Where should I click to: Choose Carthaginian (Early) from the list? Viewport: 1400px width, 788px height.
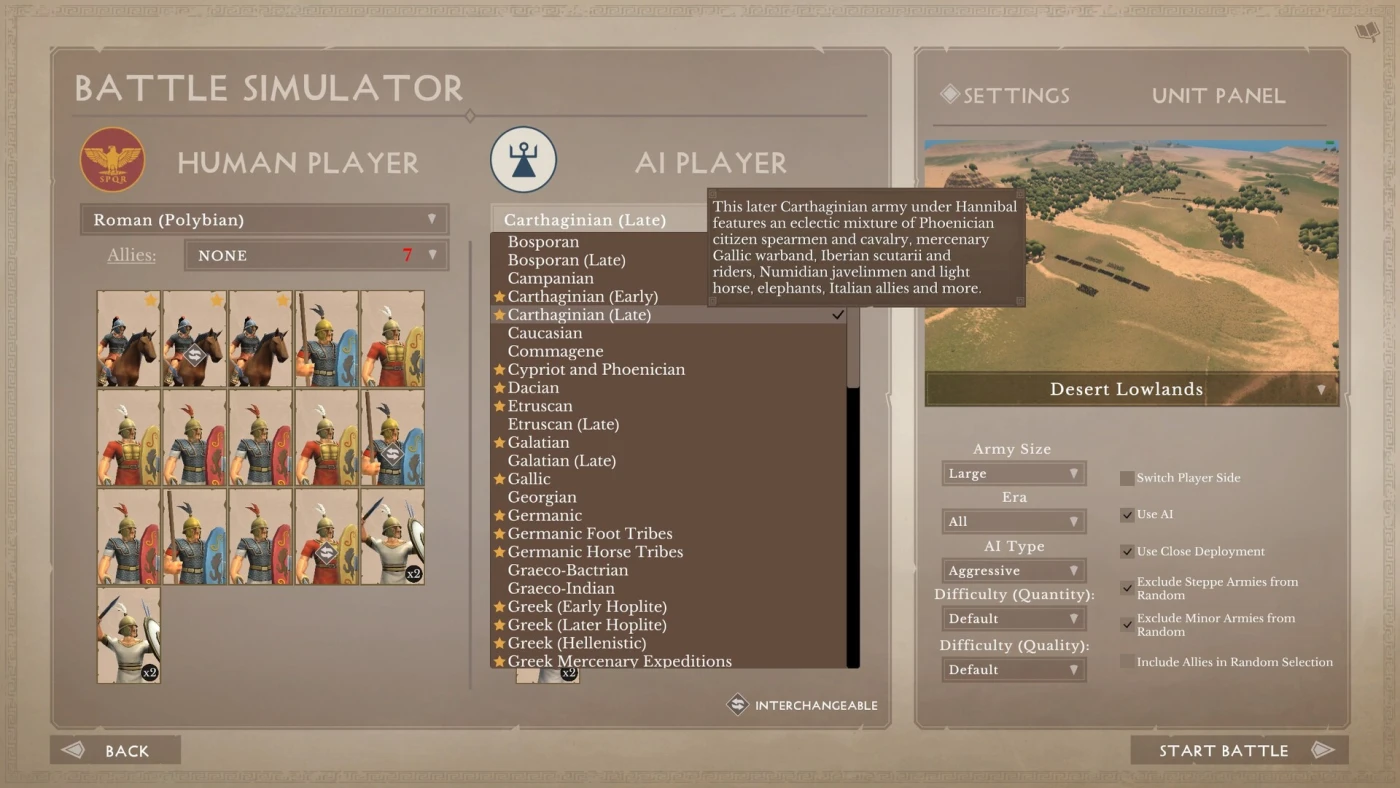click(582, 297)
